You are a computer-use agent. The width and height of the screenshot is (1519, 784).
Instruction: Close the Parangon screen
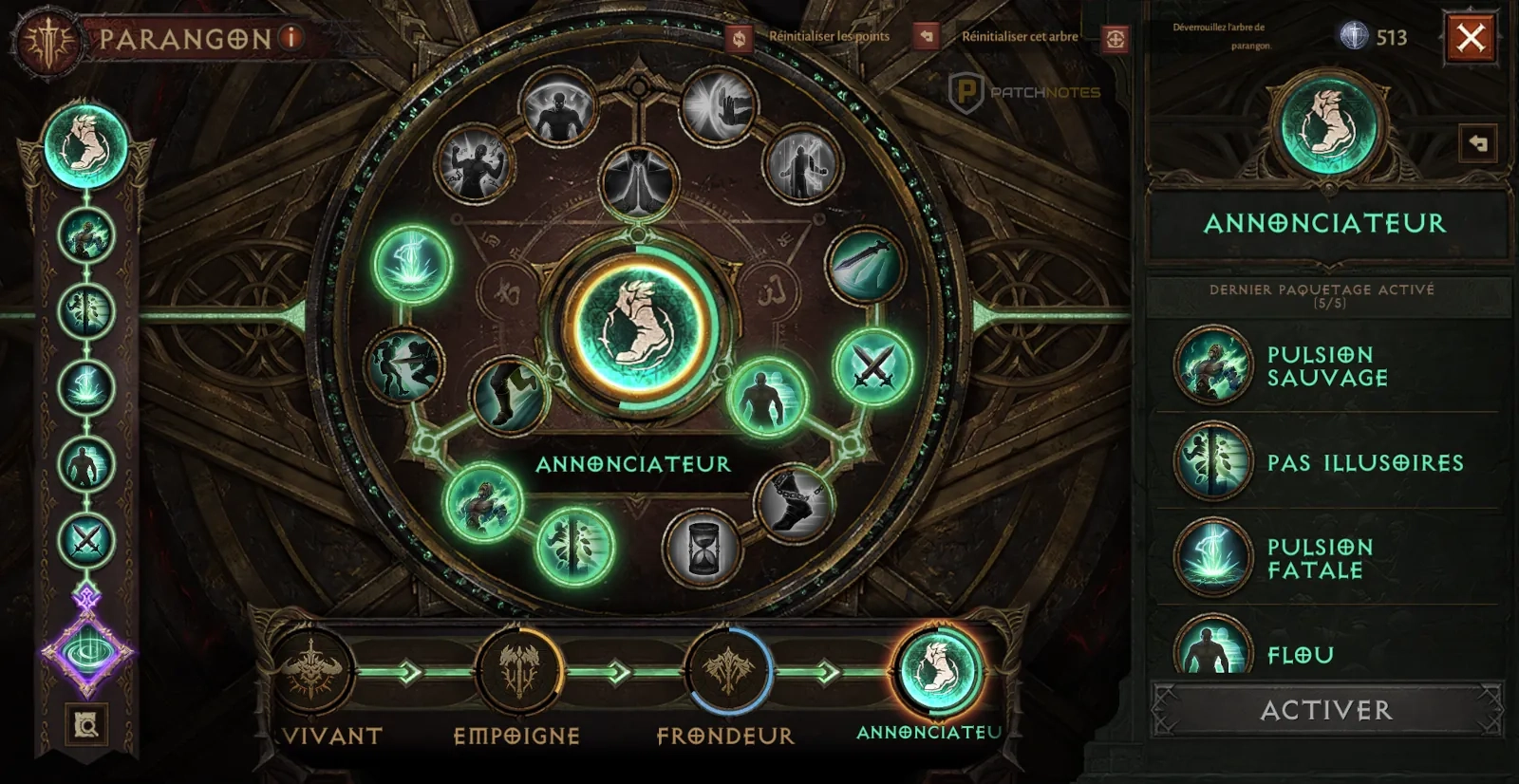point(1471,38)
